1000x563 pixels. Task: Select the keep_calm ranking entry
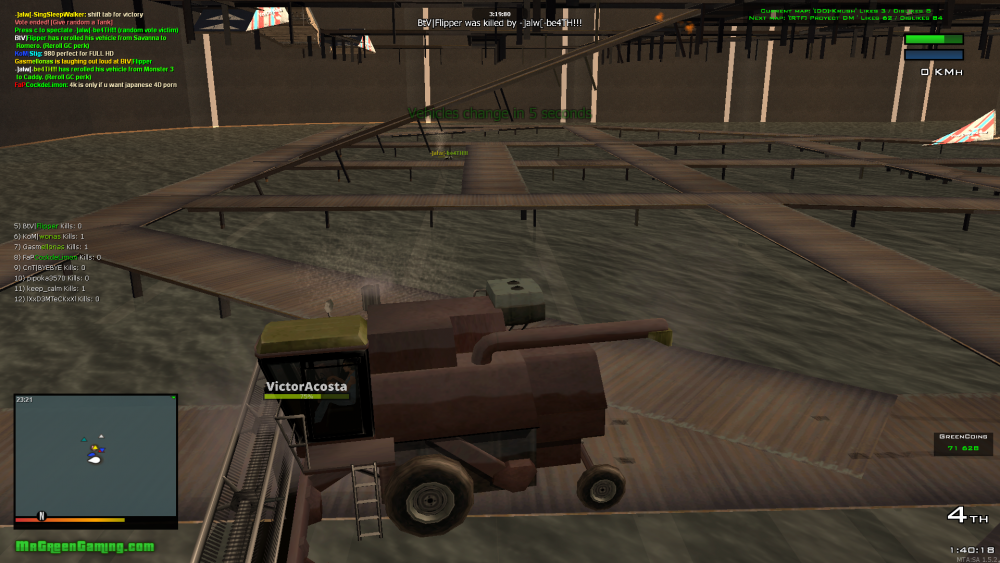(50, 288)
